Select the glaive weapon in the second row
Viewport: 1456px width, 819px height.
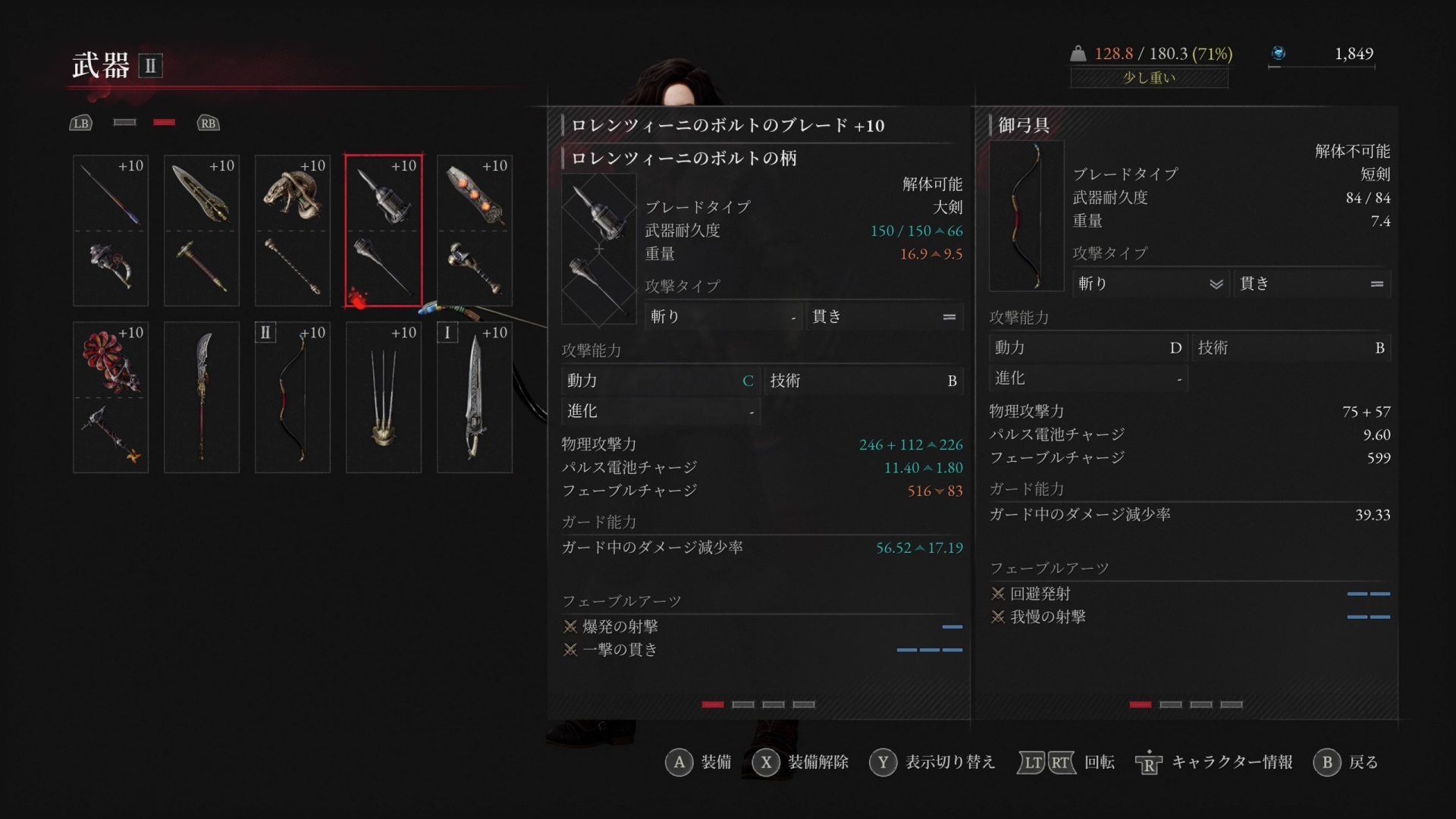(x=201, y=397)
